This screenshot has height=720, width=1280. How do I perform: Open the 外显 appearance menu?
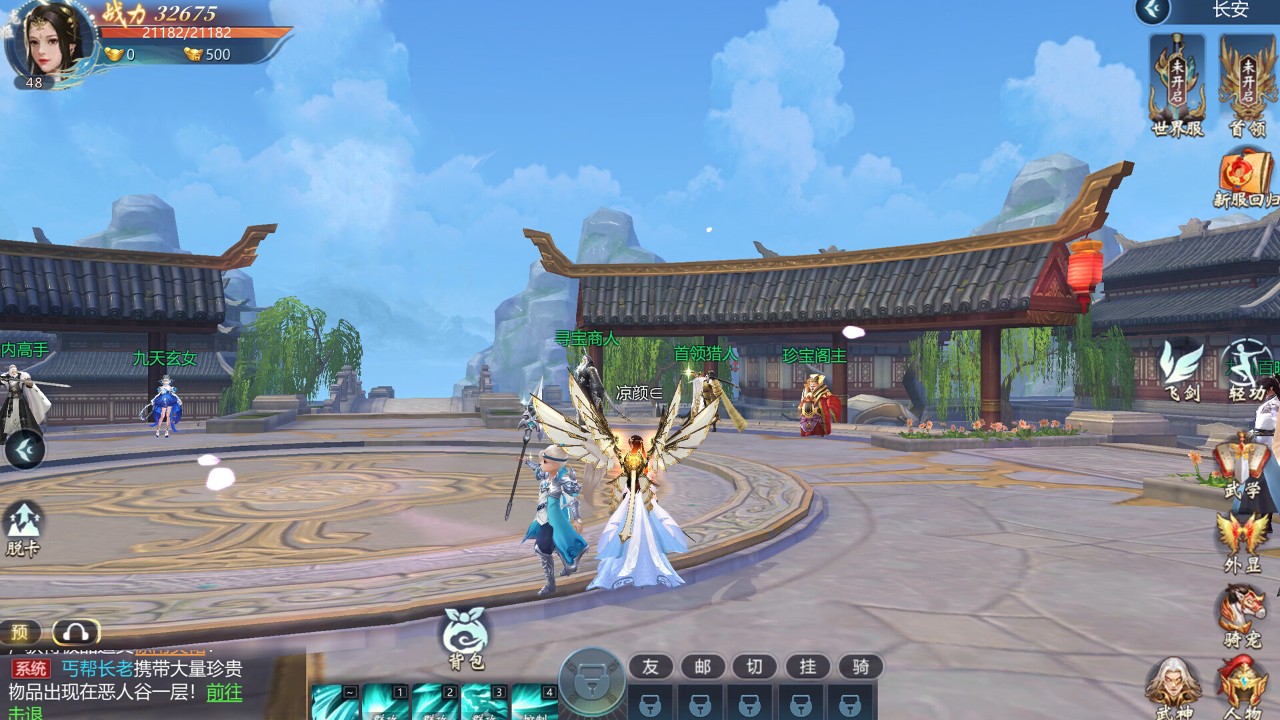tap(1243, 541)
